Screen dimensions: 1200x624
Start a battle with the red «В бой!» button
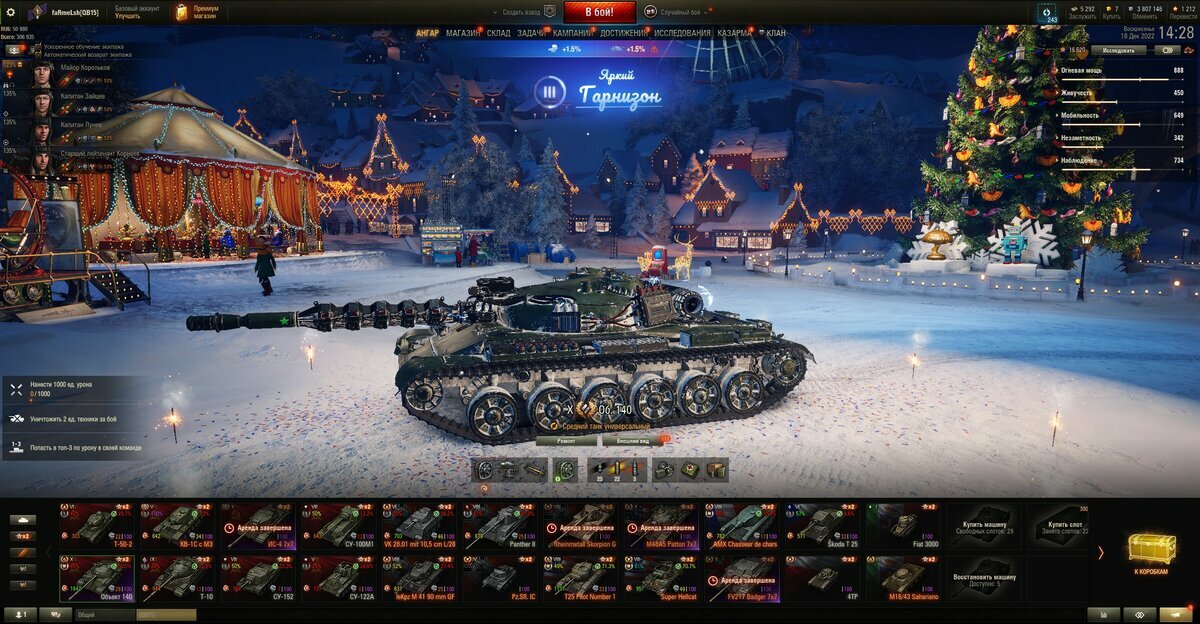[600, 12]
